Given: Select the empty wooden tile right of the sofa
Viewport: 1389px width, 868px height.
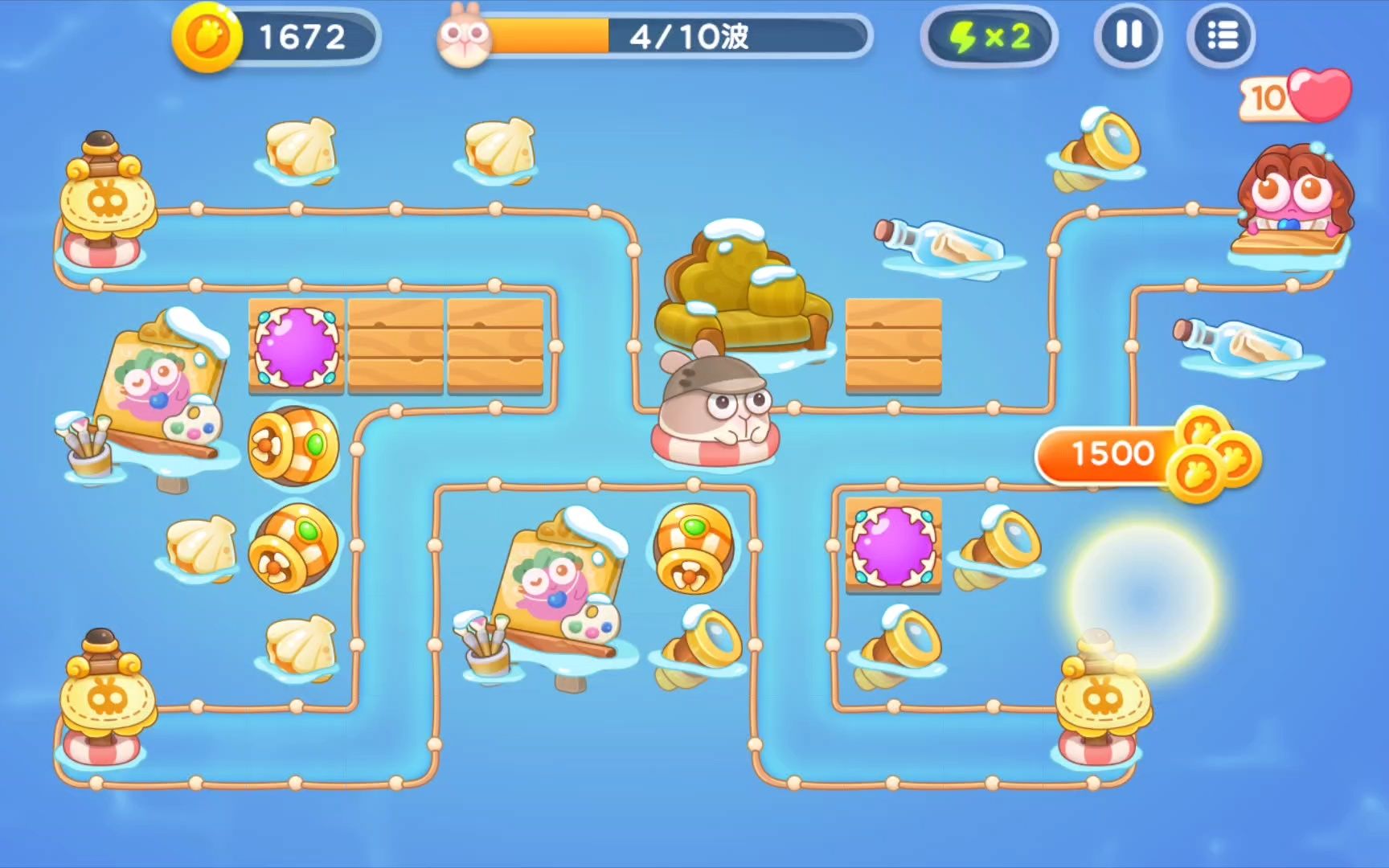Looking at the screenshot, I should [893, 346].
